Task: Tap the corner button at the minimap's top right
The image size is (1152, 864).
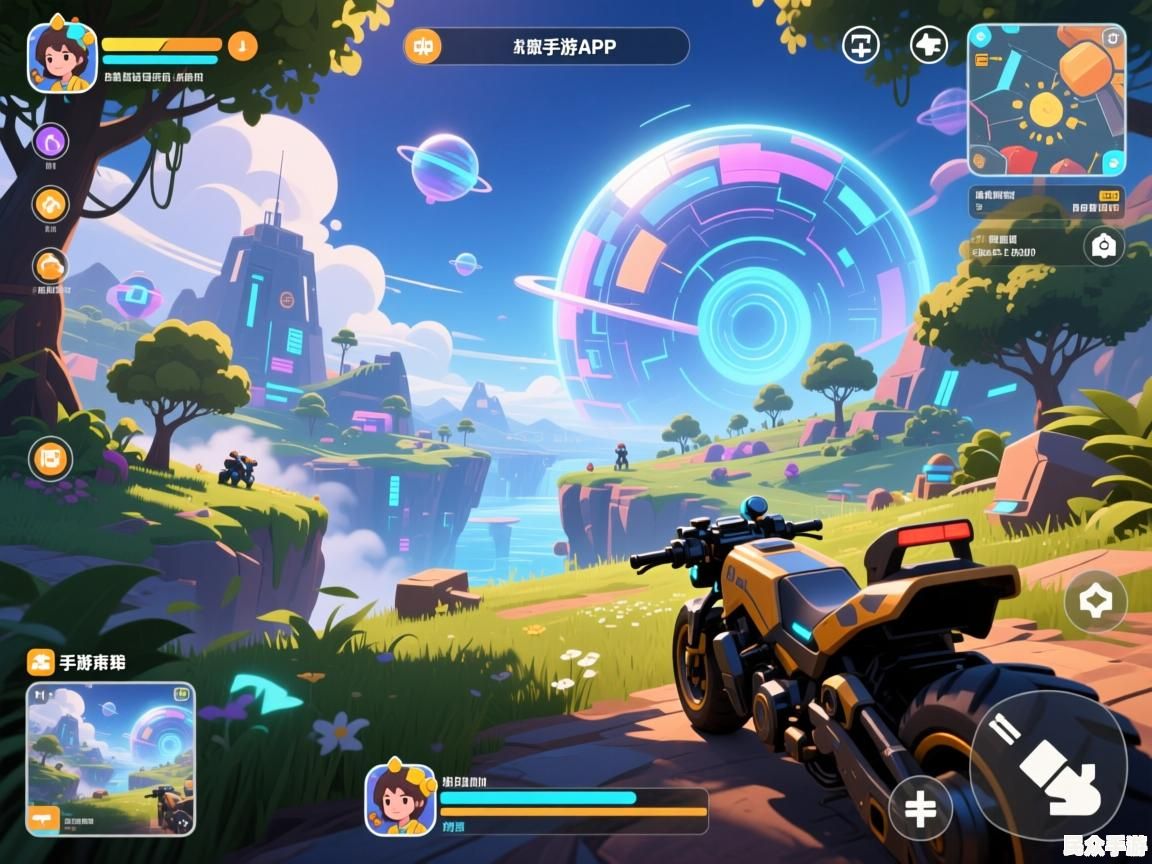Action: (1112, 38)
